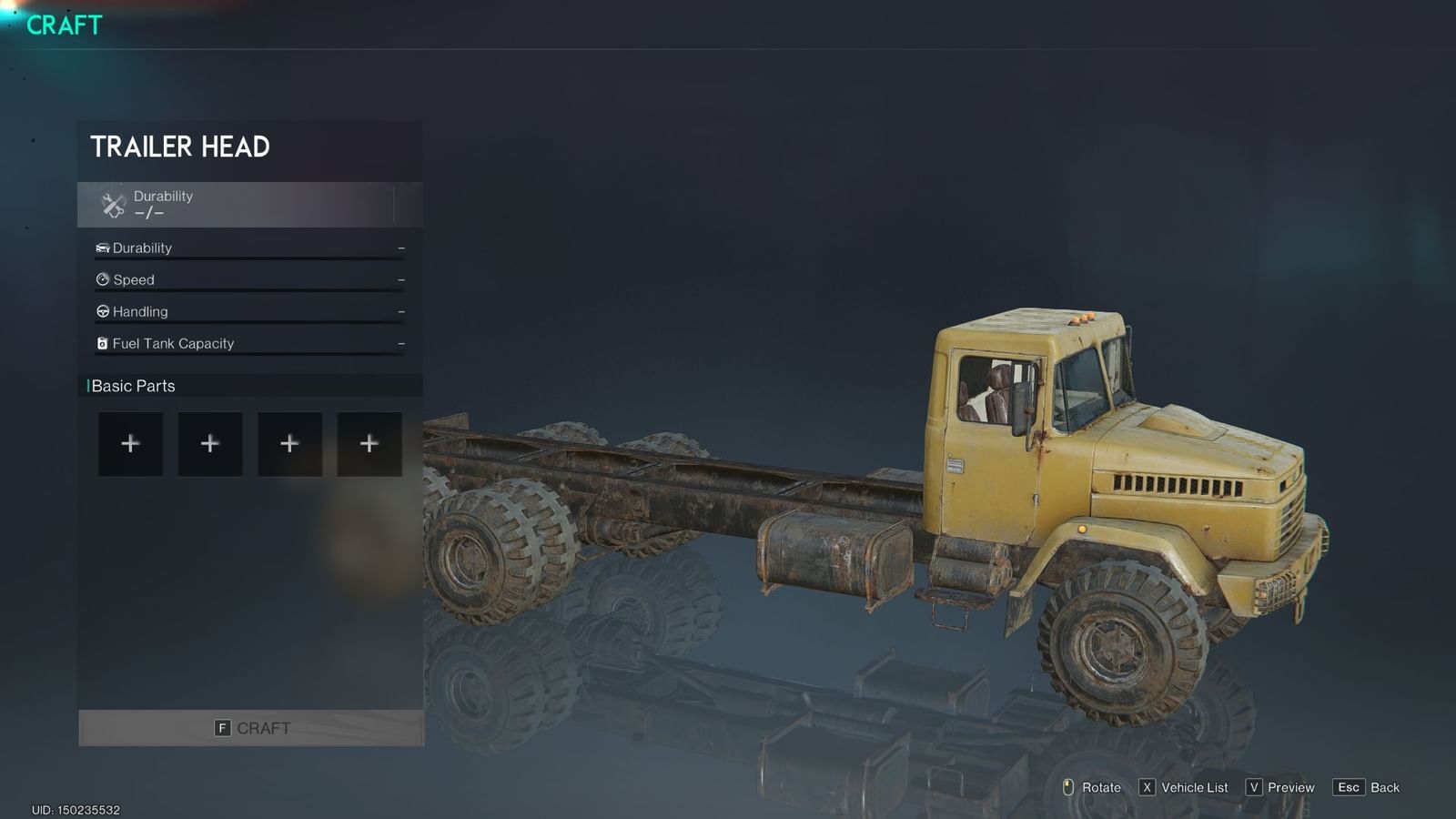Click the third plus slot under Basic Parts
This screenshot has height=819, width=1456.
coord(289,443)
